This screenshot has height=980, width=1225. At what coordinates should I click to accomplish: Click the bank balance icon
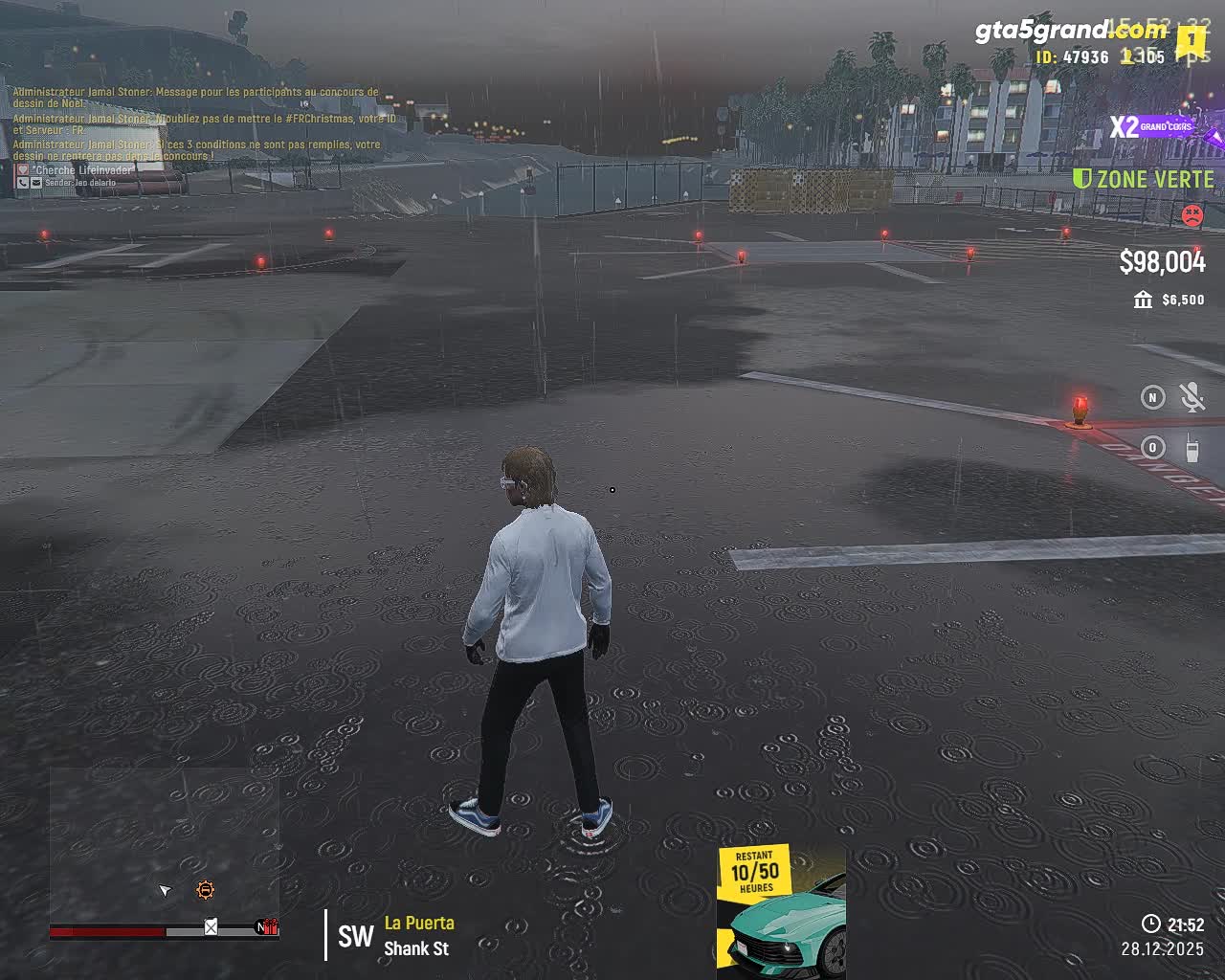1143,301
